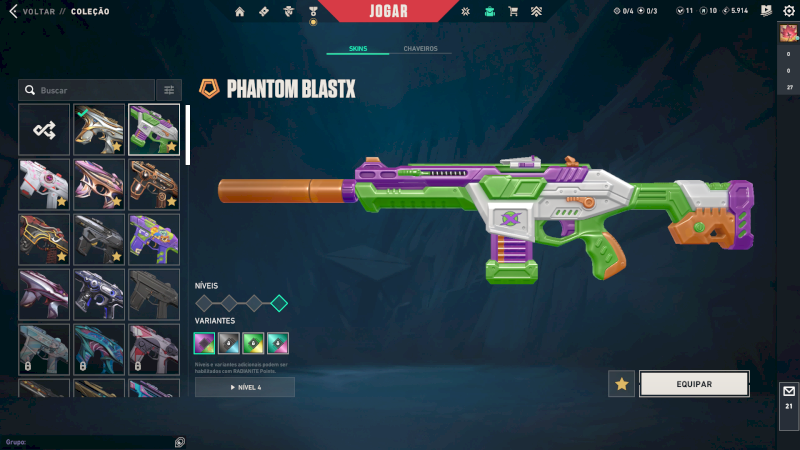
Task: Select the fourth level diamond under Níveis
Action: click(279, 303)
